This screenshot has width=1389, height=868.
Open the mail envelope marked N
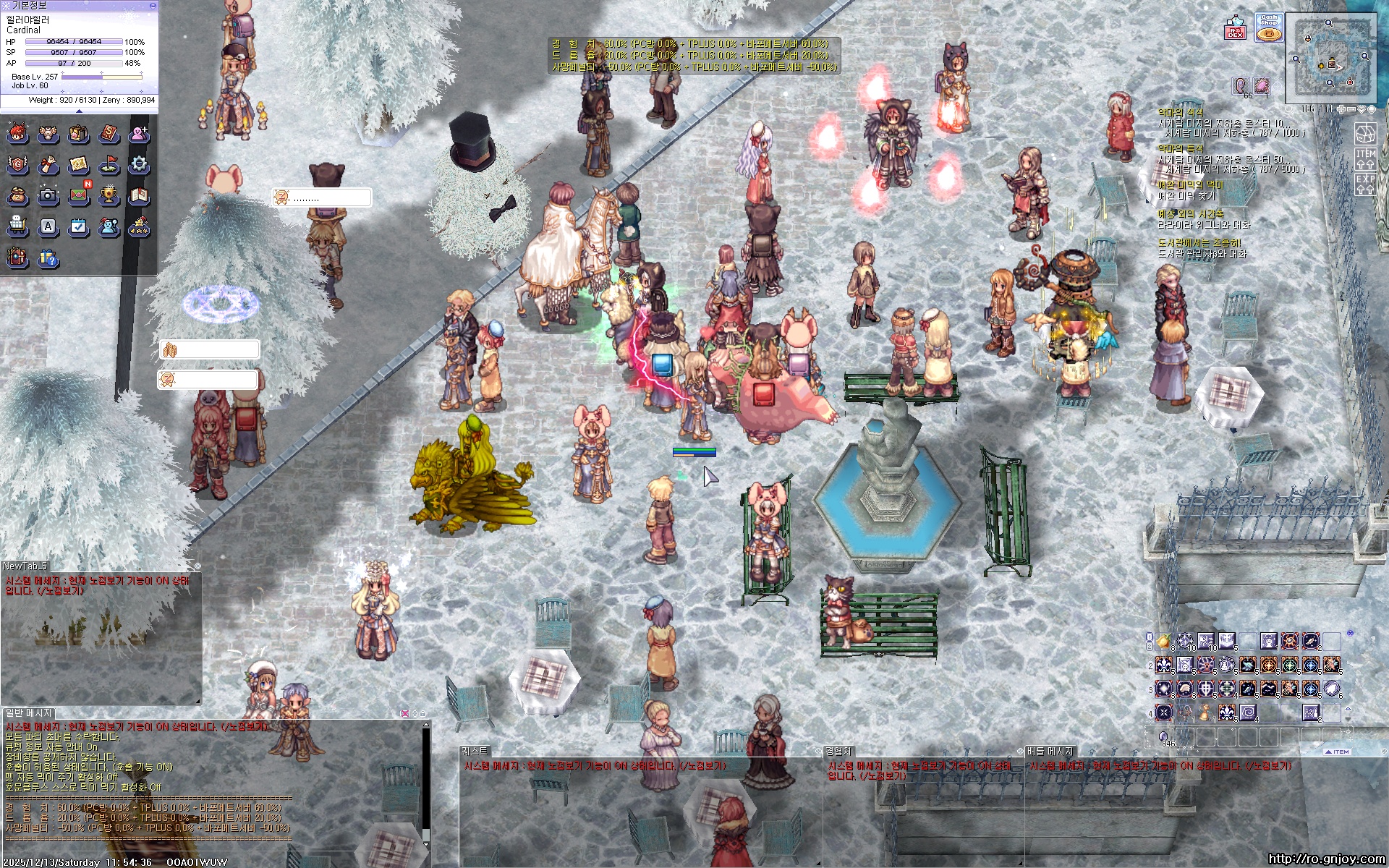(79, 195)
